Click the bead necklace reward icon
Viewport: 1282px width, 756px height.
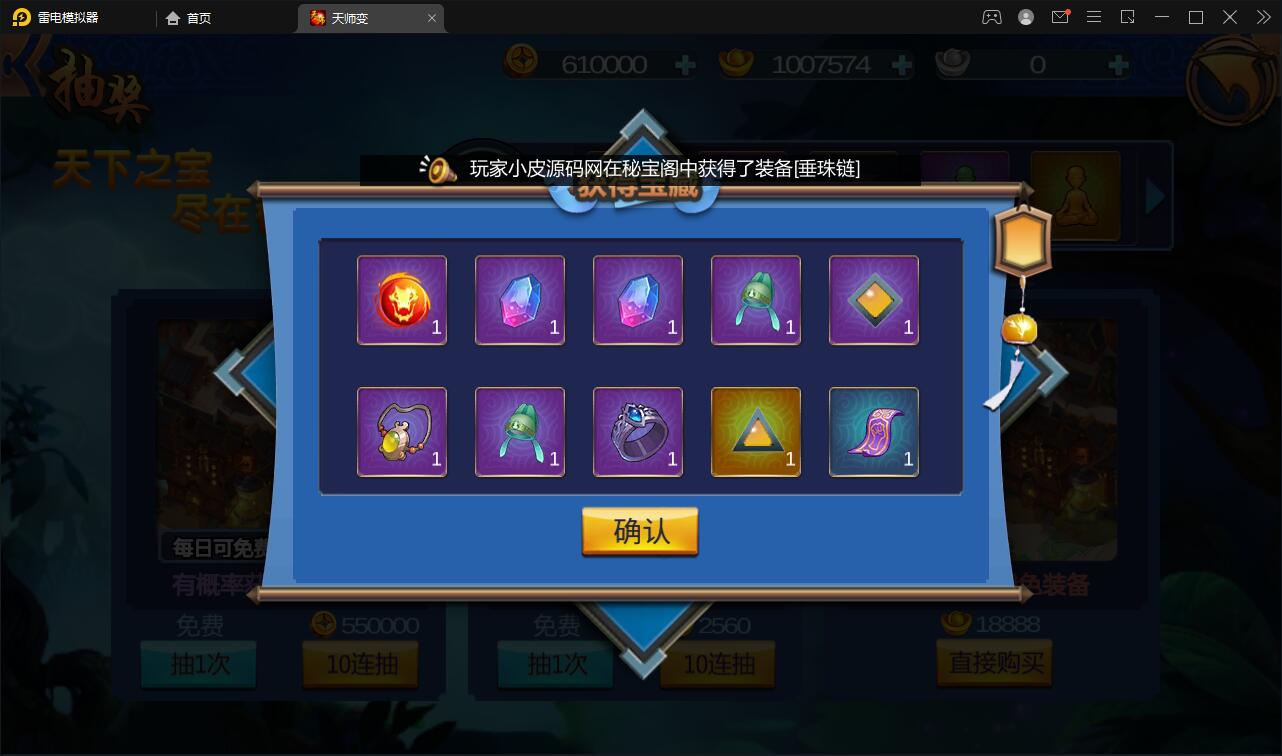point(401,431)
